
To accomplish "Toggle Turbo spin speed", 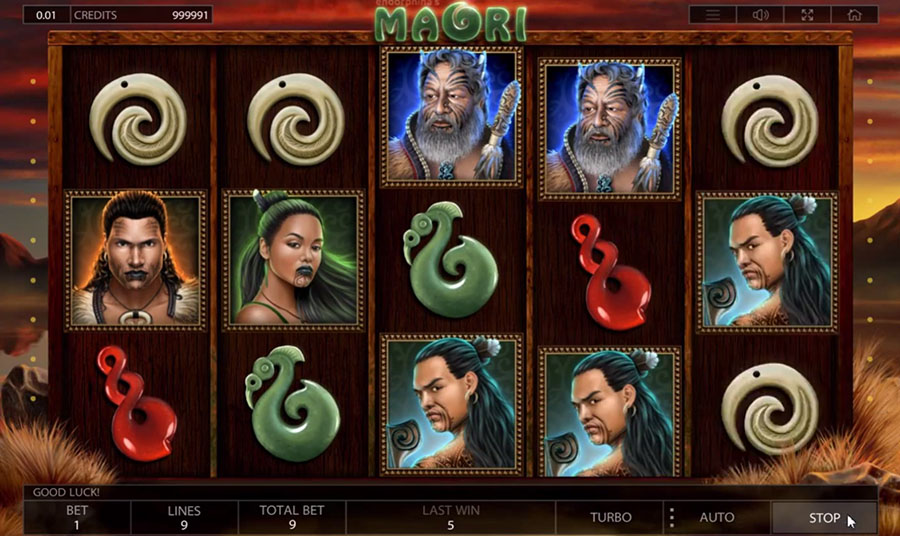I will point(610,518).
